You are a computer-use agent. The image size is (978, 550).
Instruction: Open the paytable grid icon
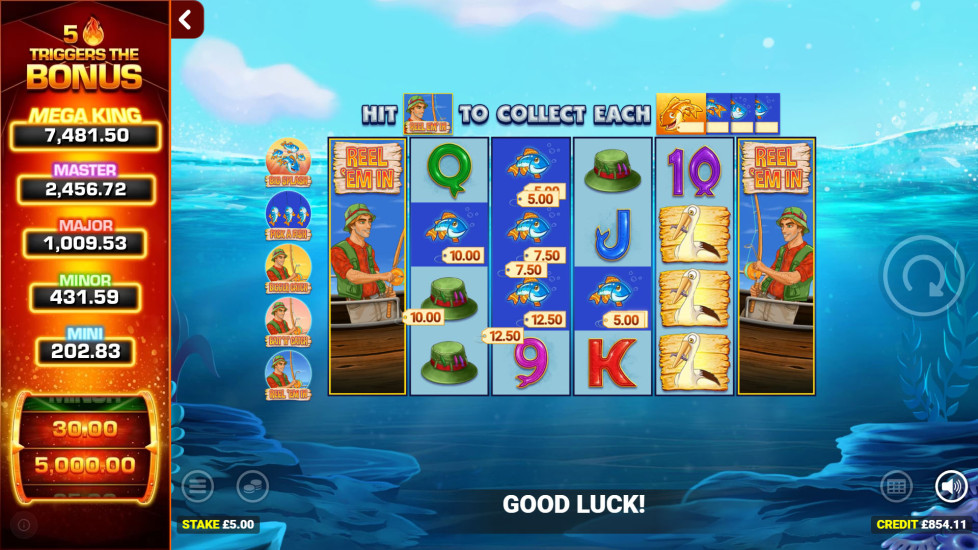click(896, 487)
